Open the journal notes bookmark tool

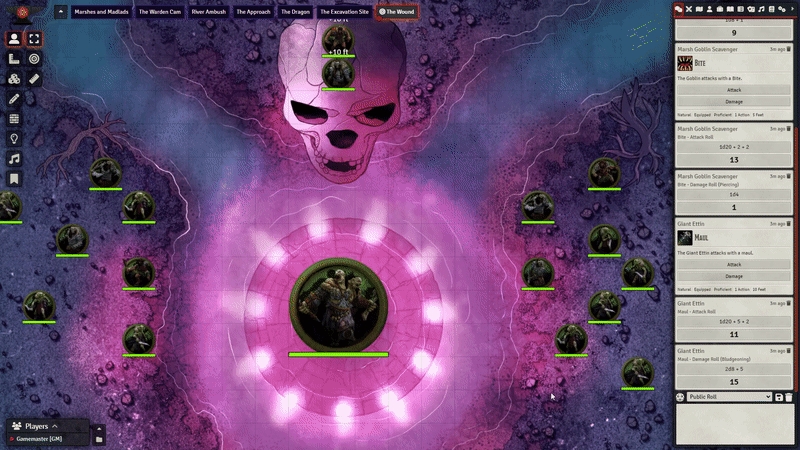point(15,179)
